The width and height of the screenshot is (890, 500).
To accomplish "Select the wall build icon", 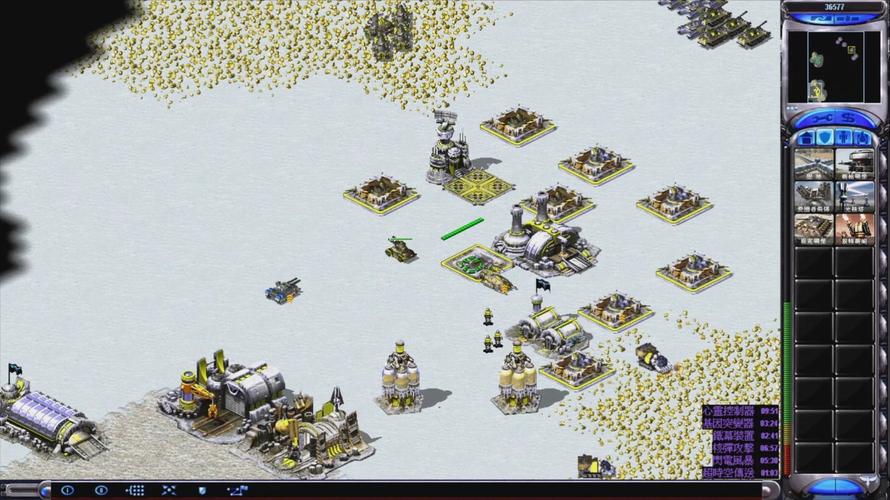I will click(x=814, y=163).
